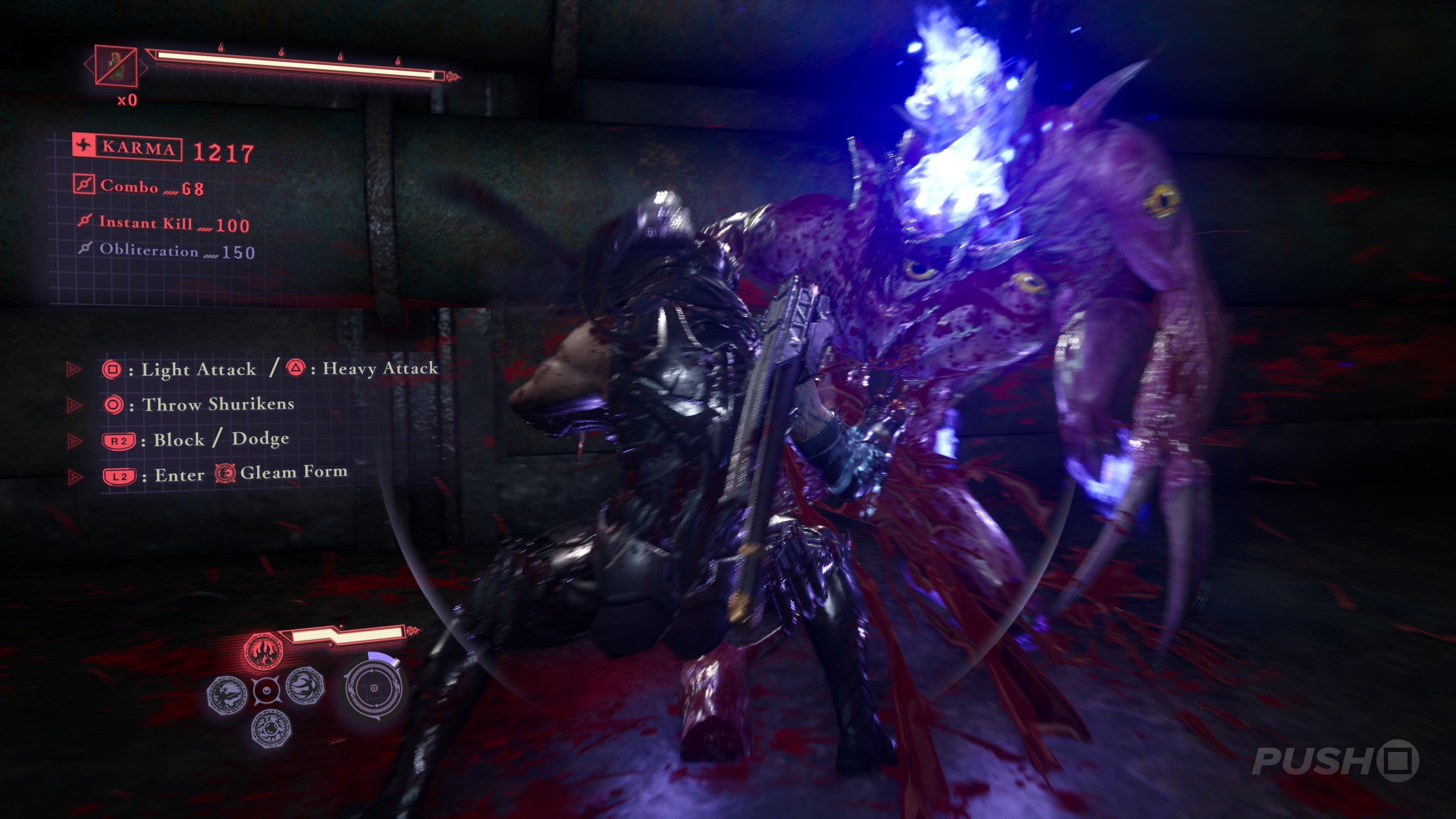Select the green potion bottle item slot
Screen dimensions: 1456x819
[116, 66]
